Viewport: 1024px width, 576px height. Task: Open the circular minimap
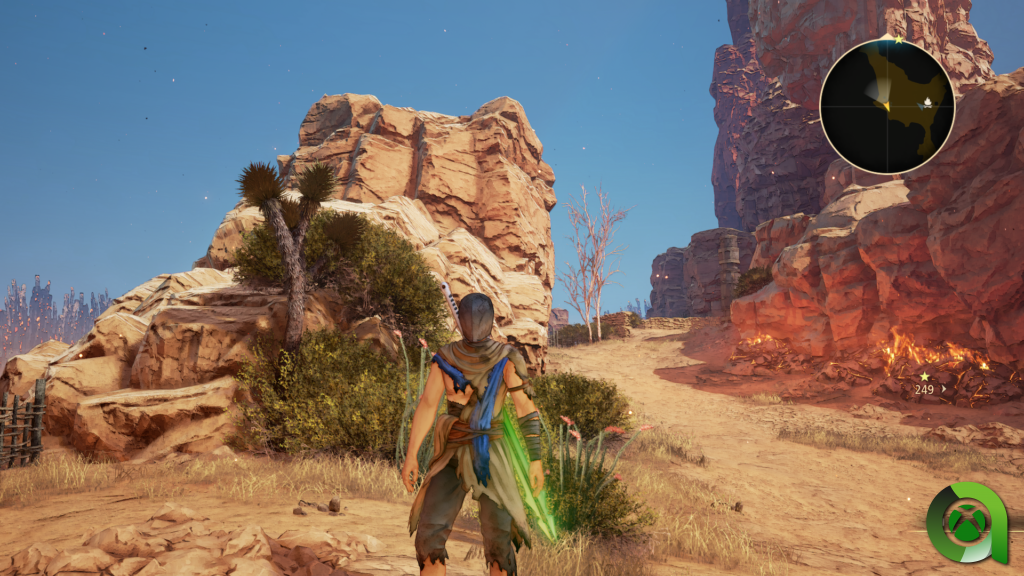pos(887,106)
